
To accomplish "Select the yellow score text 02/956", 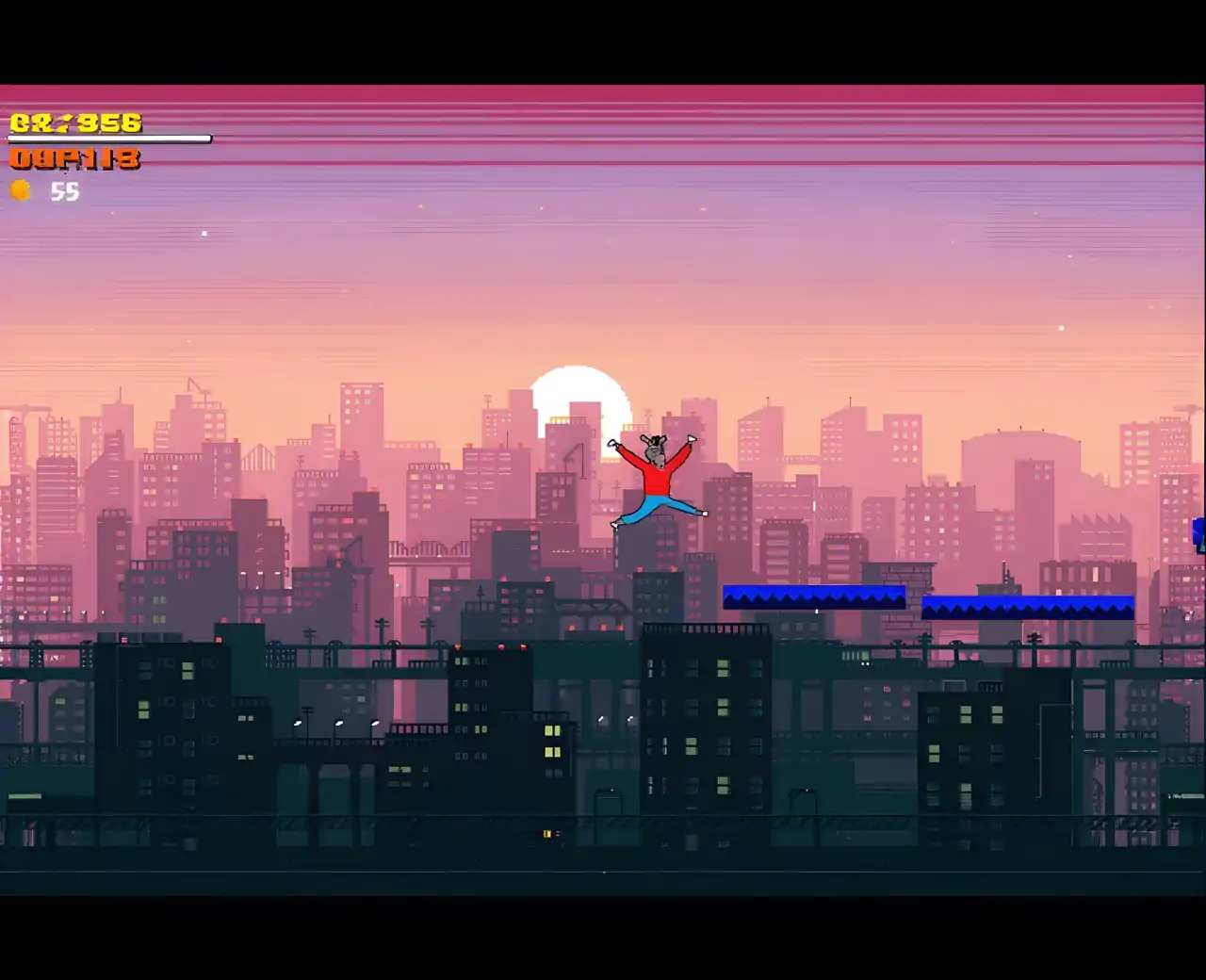I will point(73,122).
